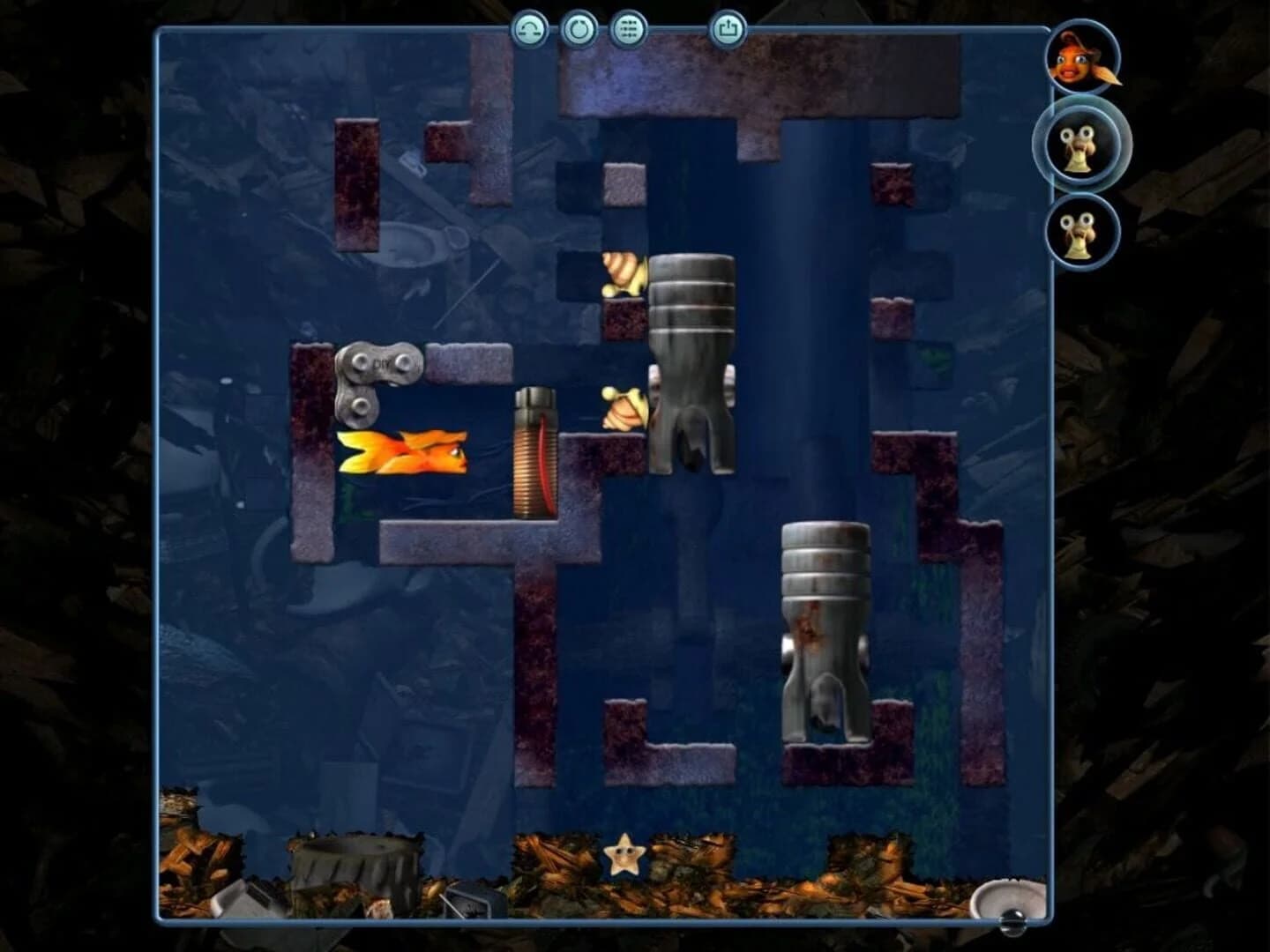The height and width of the screenshot is (952, 1270).
Task: Select the fish character portrait
Action: pos(1079,58)
